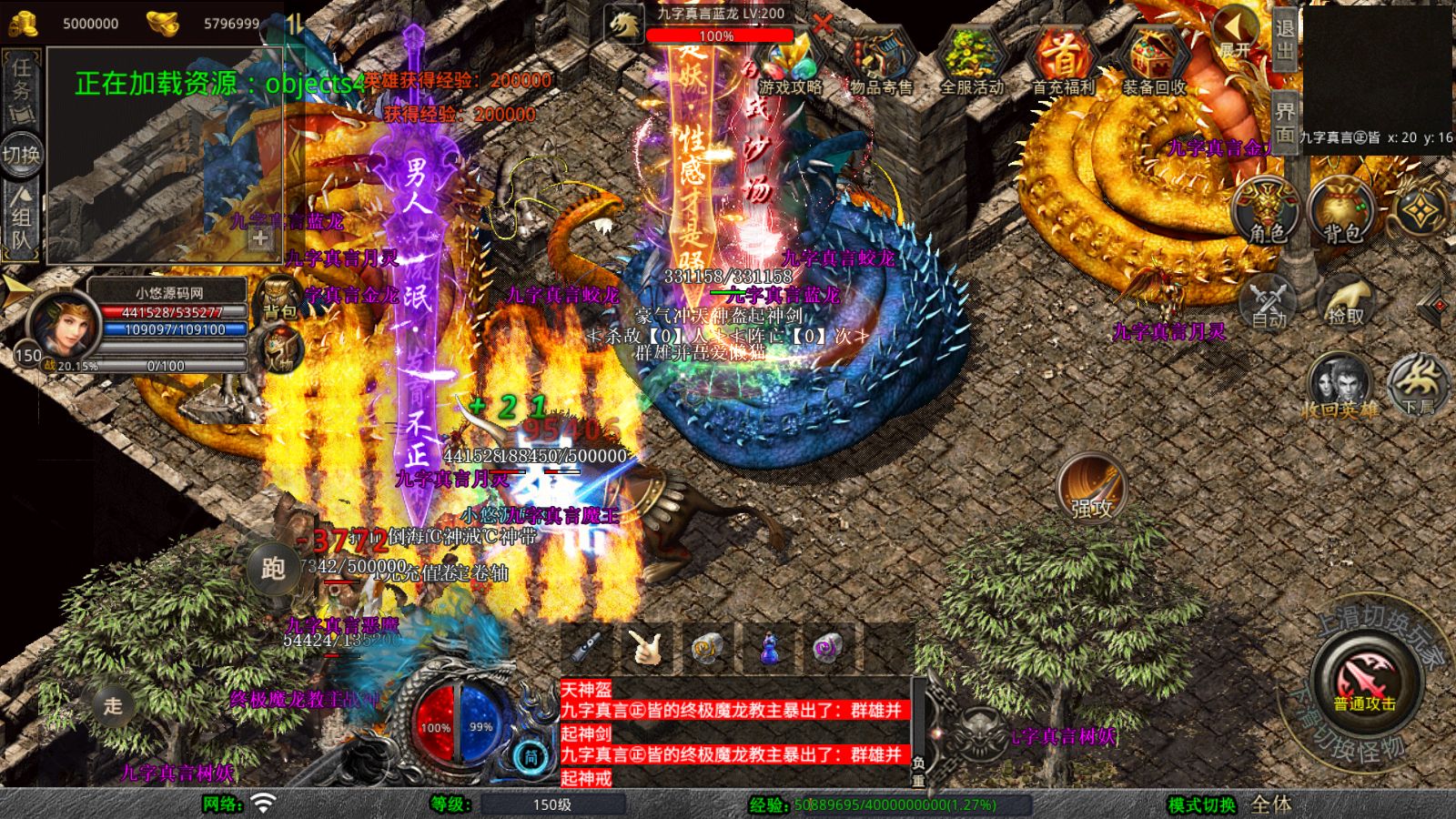Open the 背包 backpack inventory
The height and width of the screenshot is (819, 1456).
[1338, 209]
